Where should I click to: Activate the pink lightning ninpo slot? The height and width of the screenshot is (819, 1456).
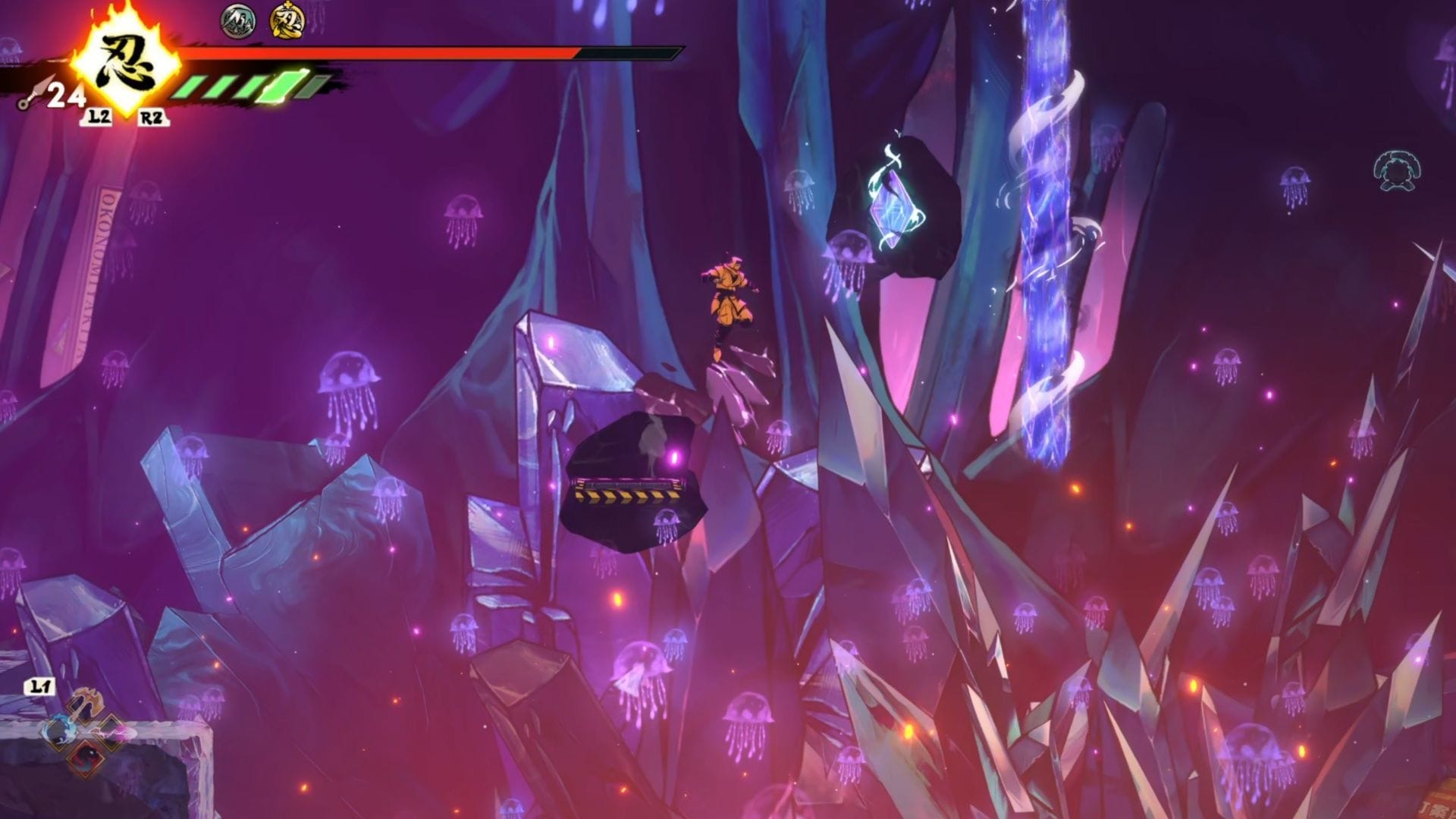[x=111, y=731]
